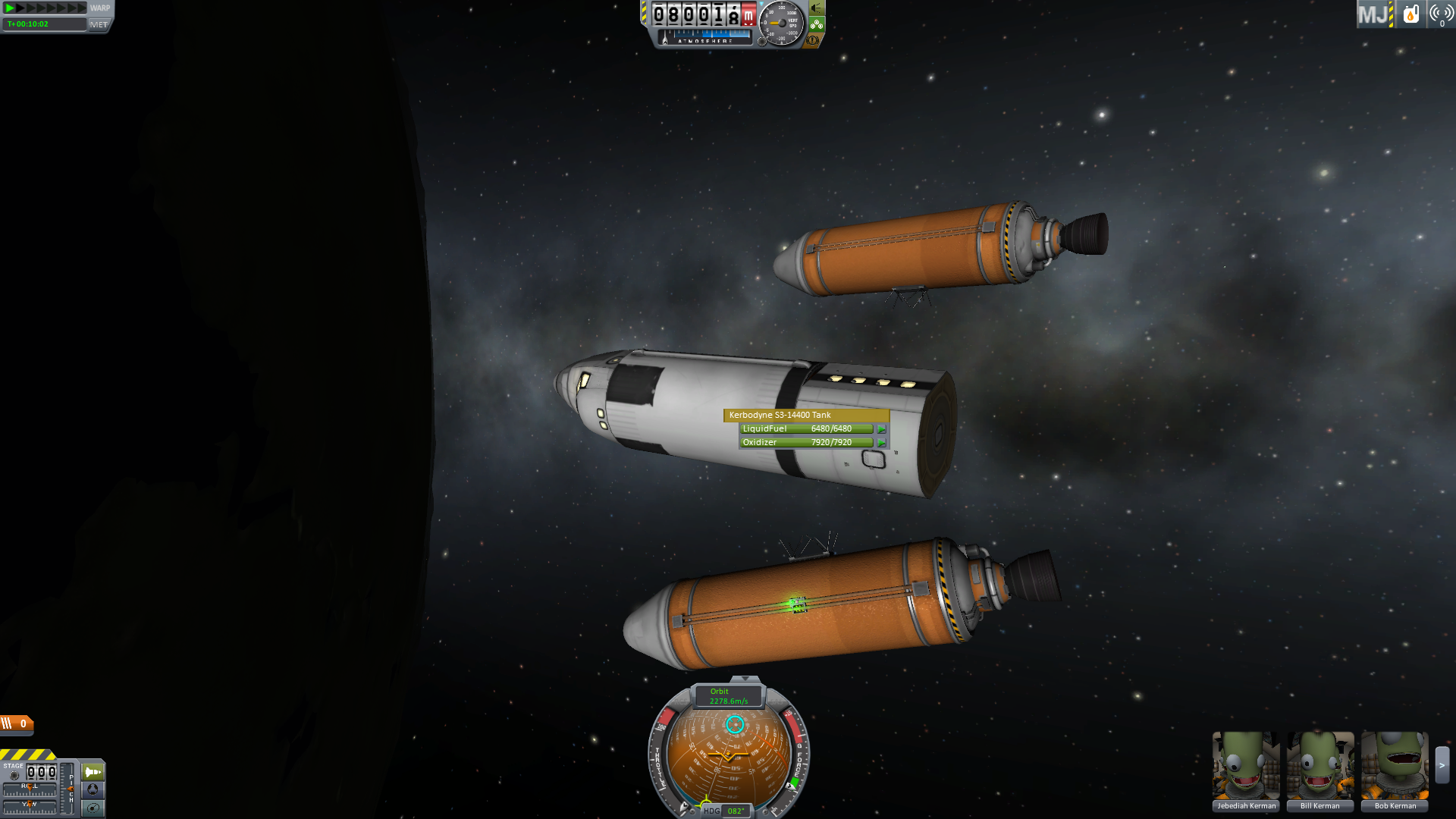
Task: Click the green time warp play arrow
Action: pos(10,8)
